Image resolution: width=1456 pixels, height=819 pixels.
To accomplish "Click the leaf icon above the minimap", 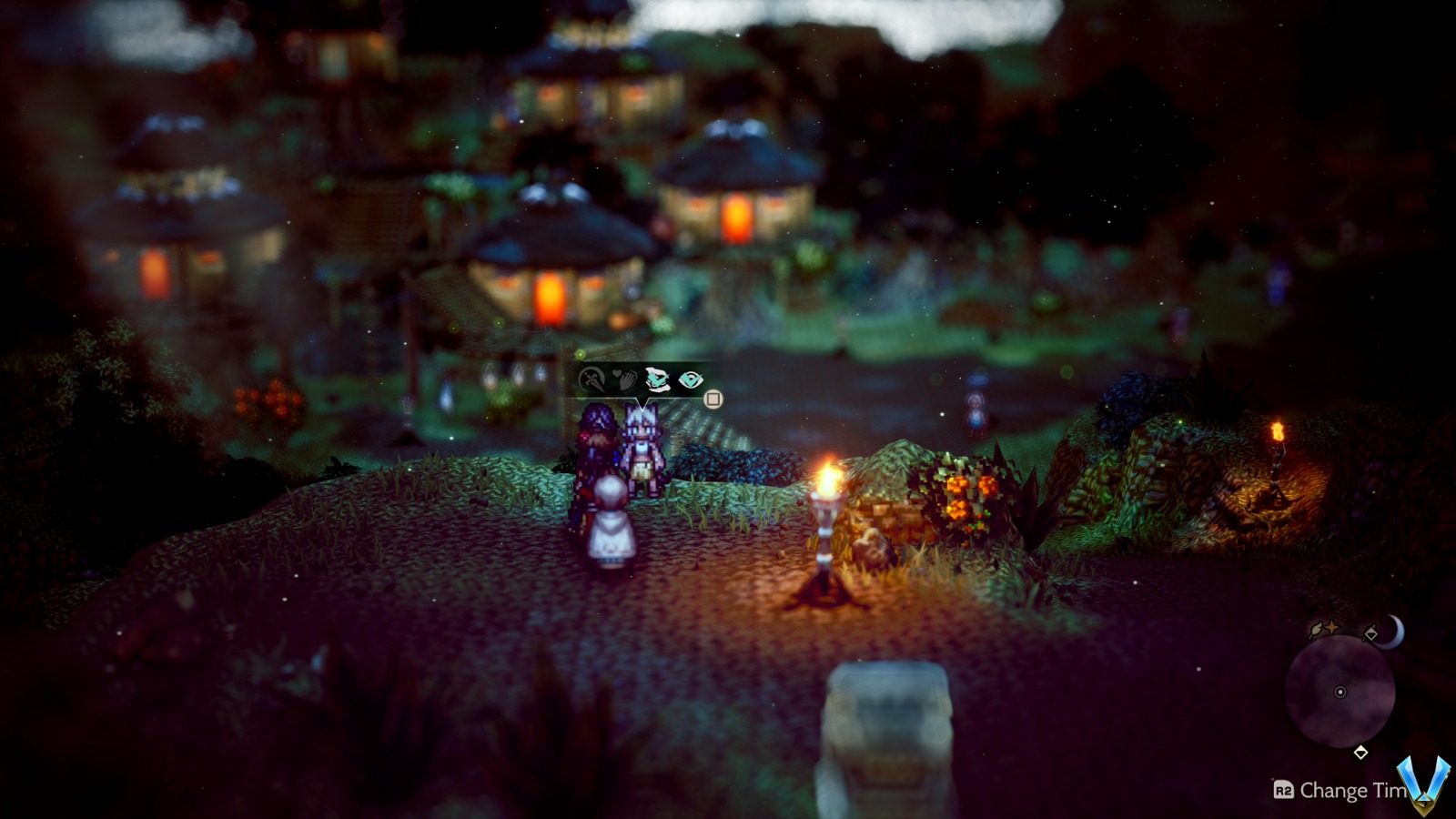I will pyautogui.click(x=1314, y=628).
